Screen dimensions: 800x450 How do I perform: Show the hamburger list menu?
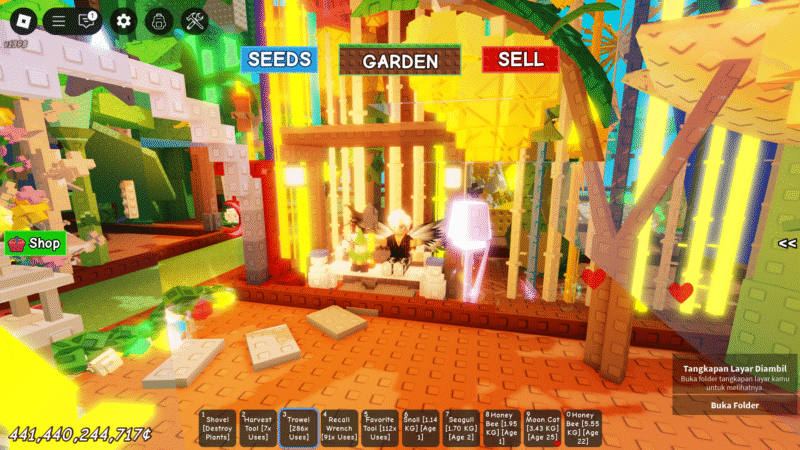[58, 20]
